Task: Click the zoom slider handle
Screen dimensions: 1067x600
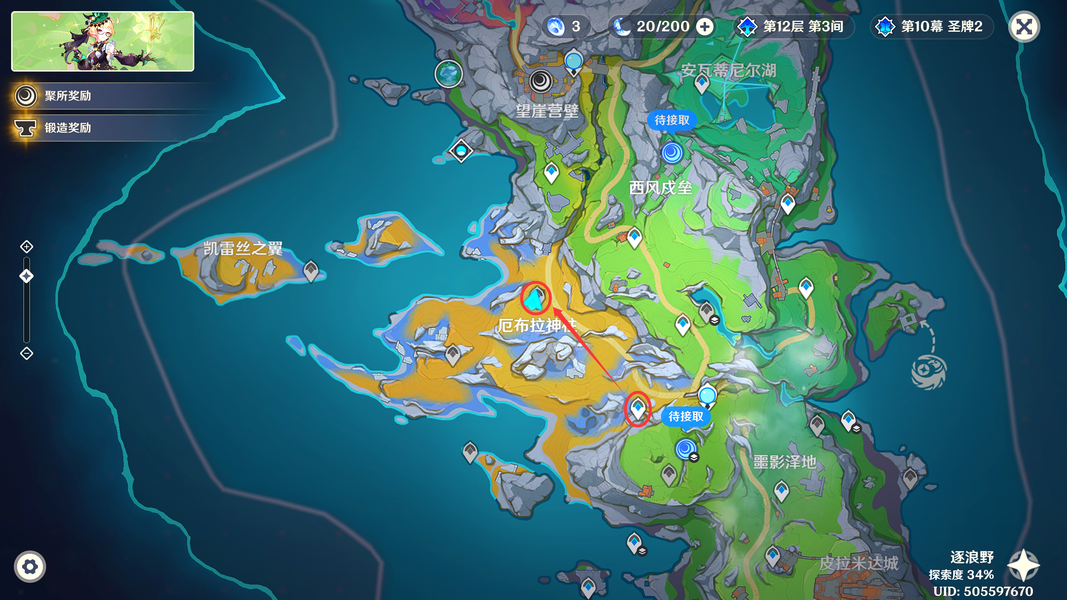Action: coord(27,276)
